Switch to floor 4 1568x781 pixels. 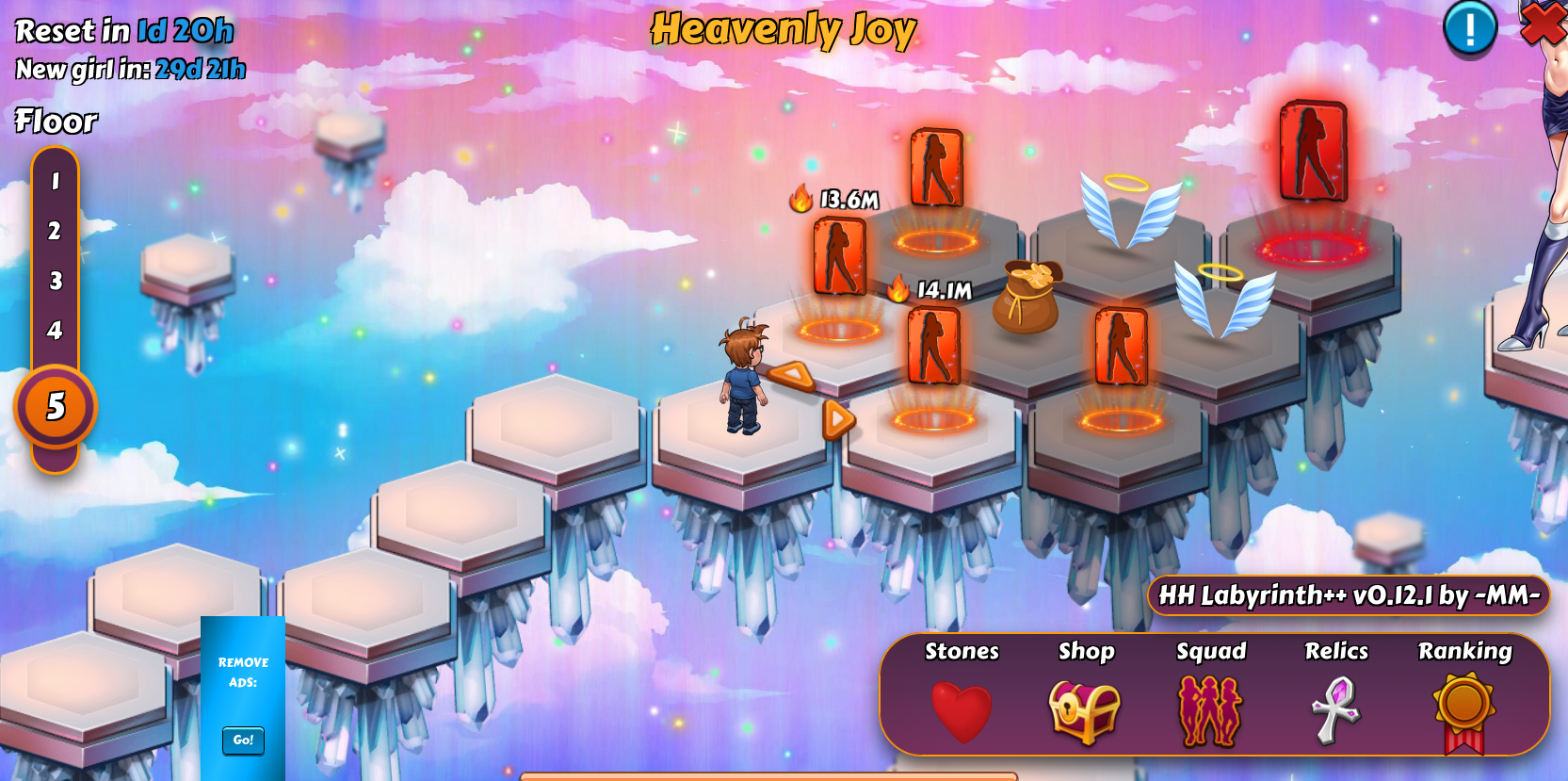[55, 331]
